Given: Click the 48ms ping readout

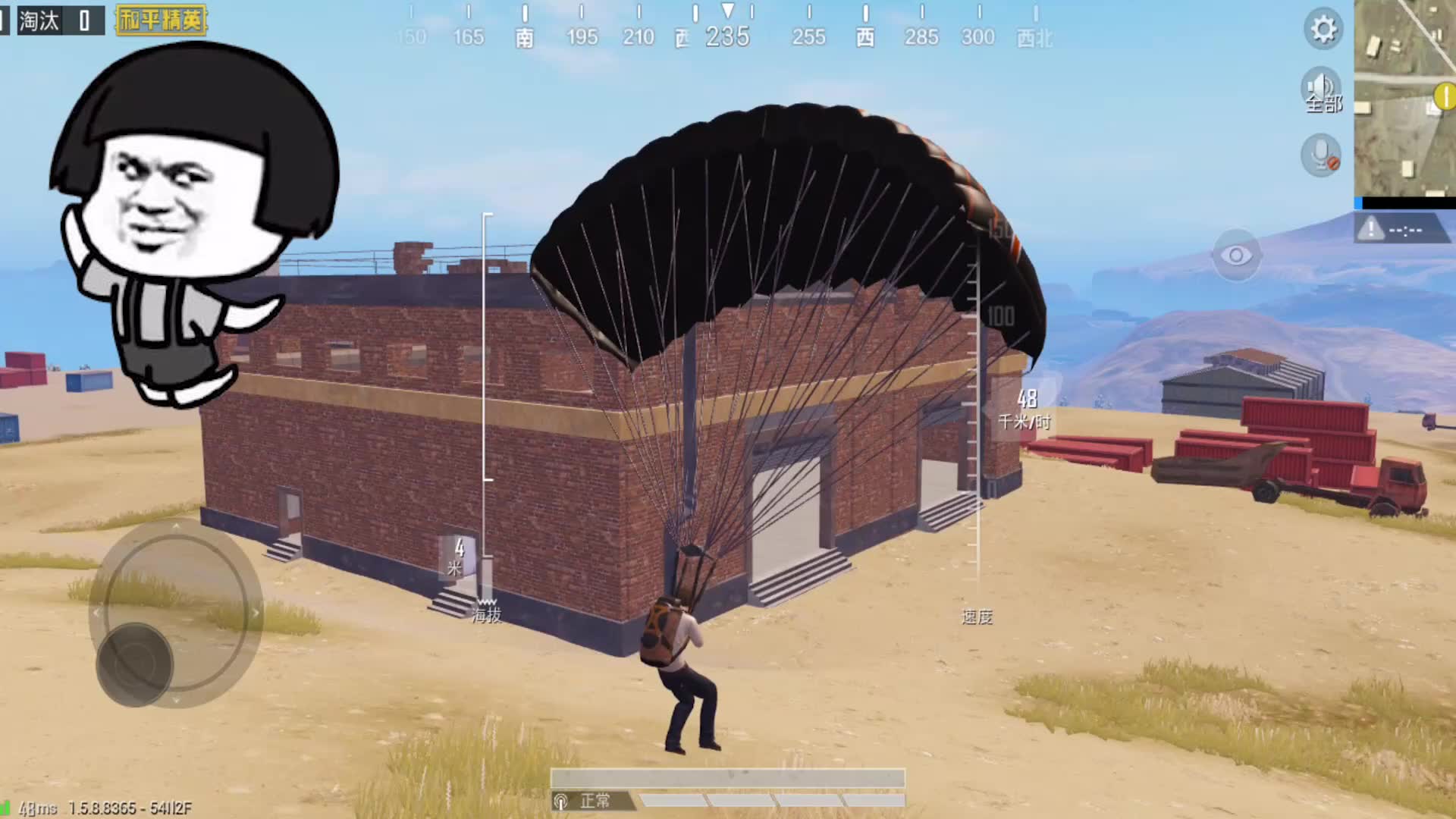Looking at the screenshot, I should 39,807.
